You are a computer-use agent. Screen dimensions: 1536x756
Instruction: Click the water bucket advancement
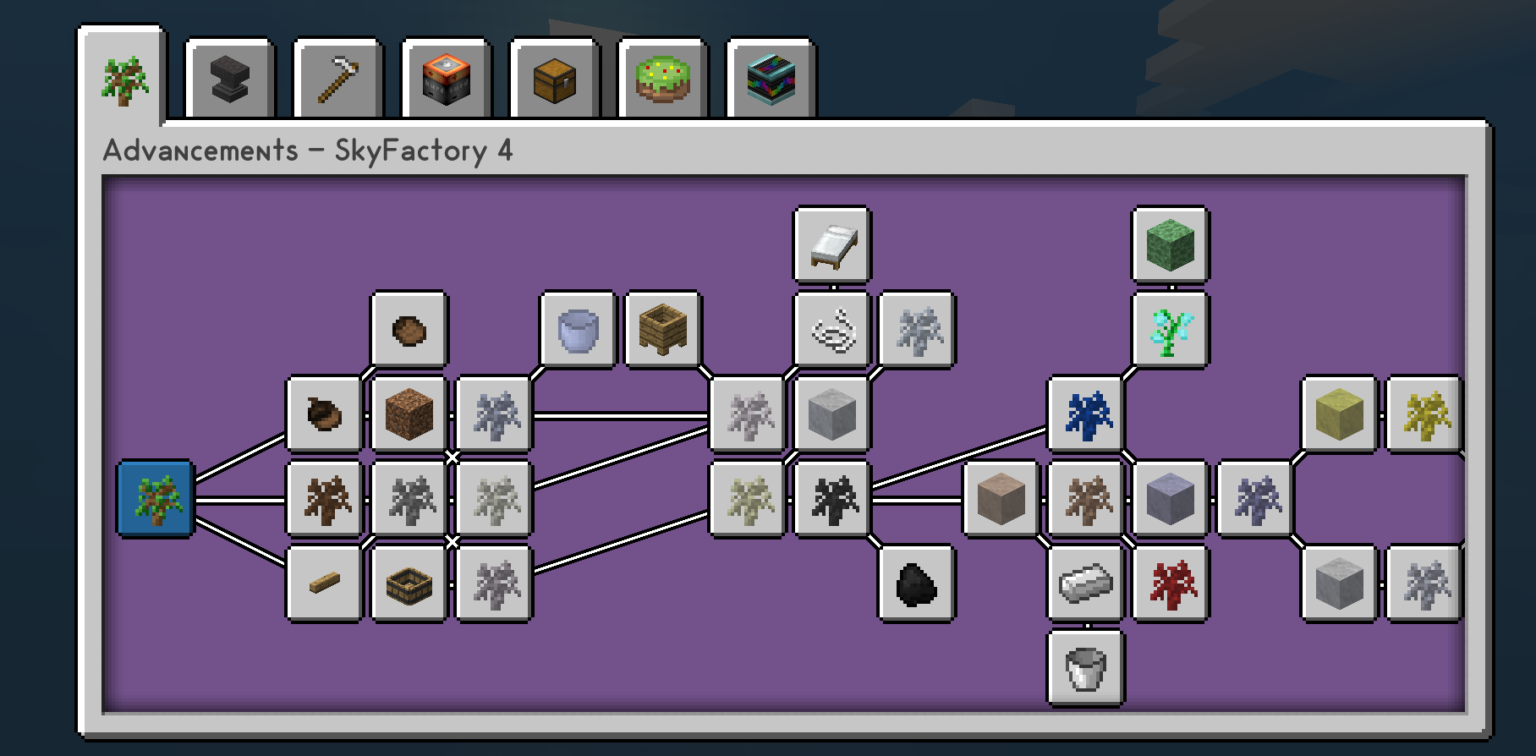click(578, 330)
